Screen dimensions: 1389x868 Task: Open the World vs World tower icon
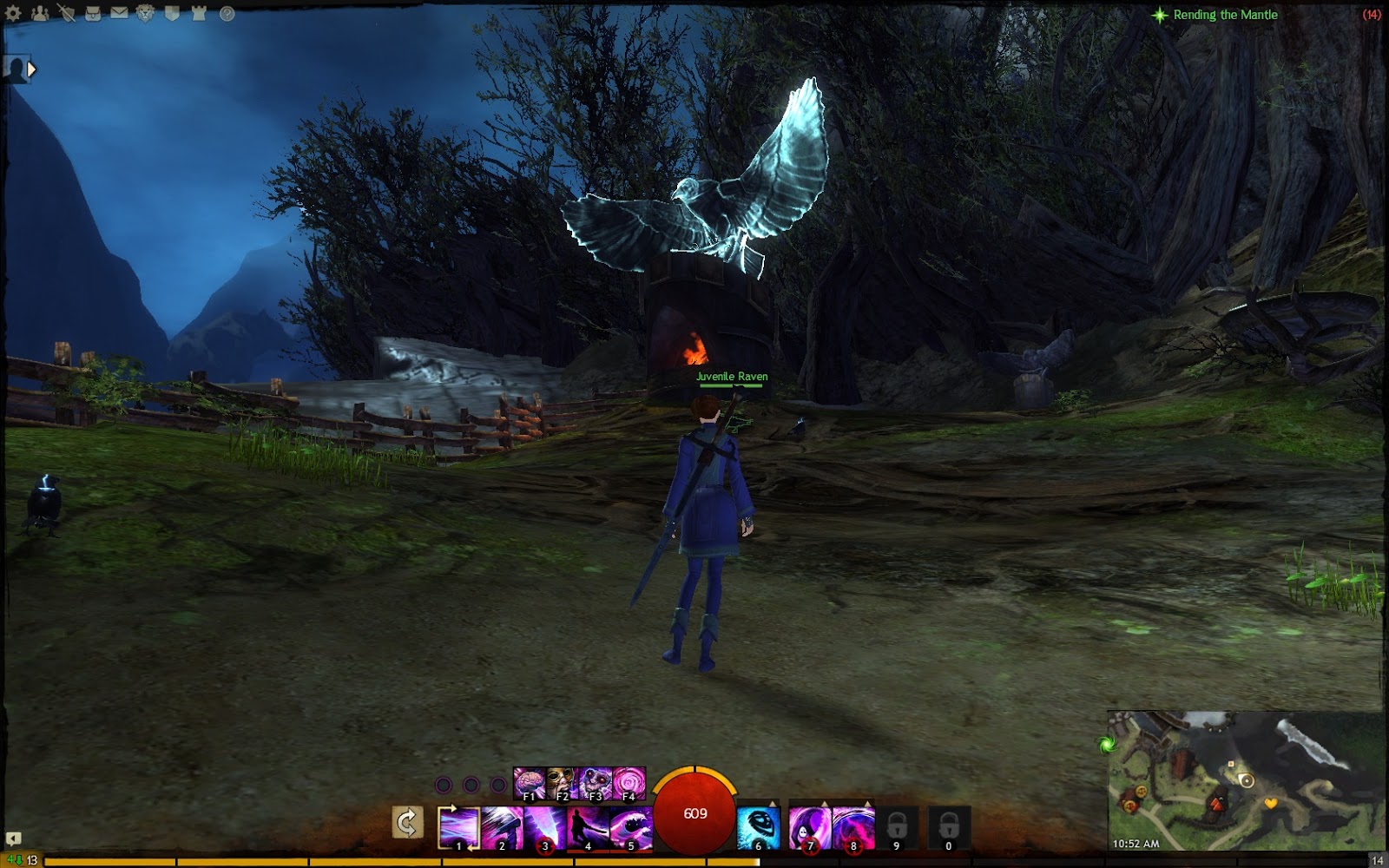pyautogui.click(x=198, y=13)
